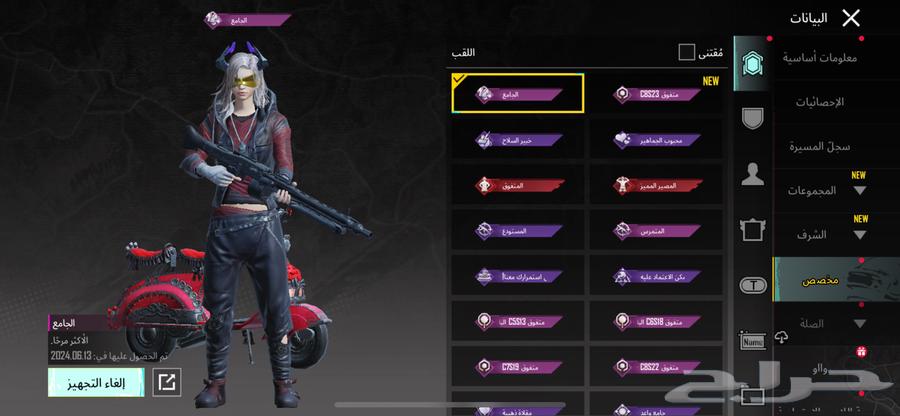Image resolution: width=900 pixels, height=416 pixels.
Task: Click the share arrow icon button
Action: coord(167,382)
